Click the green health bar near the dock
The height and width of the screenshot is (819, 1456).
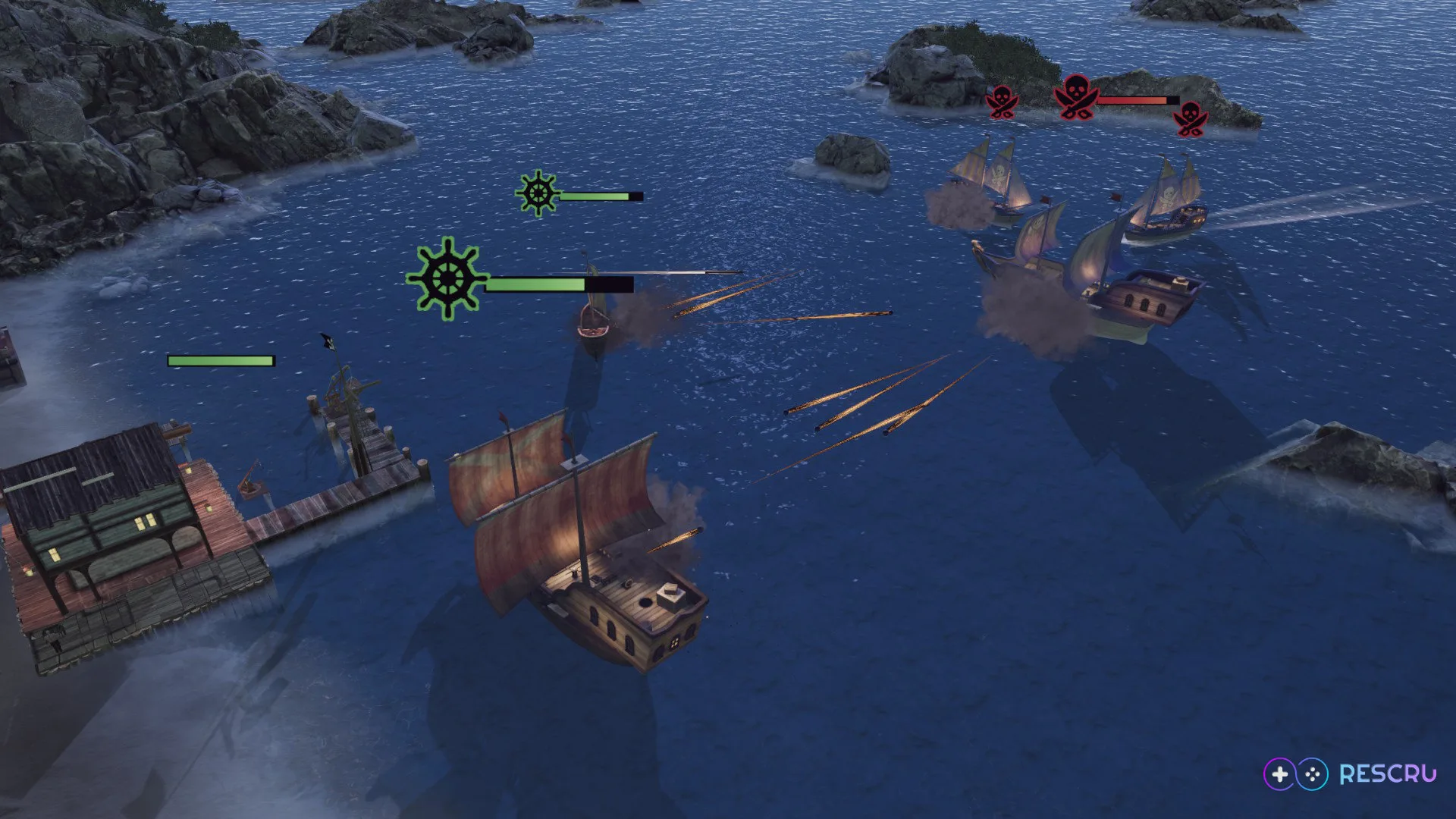coord(219,359)
